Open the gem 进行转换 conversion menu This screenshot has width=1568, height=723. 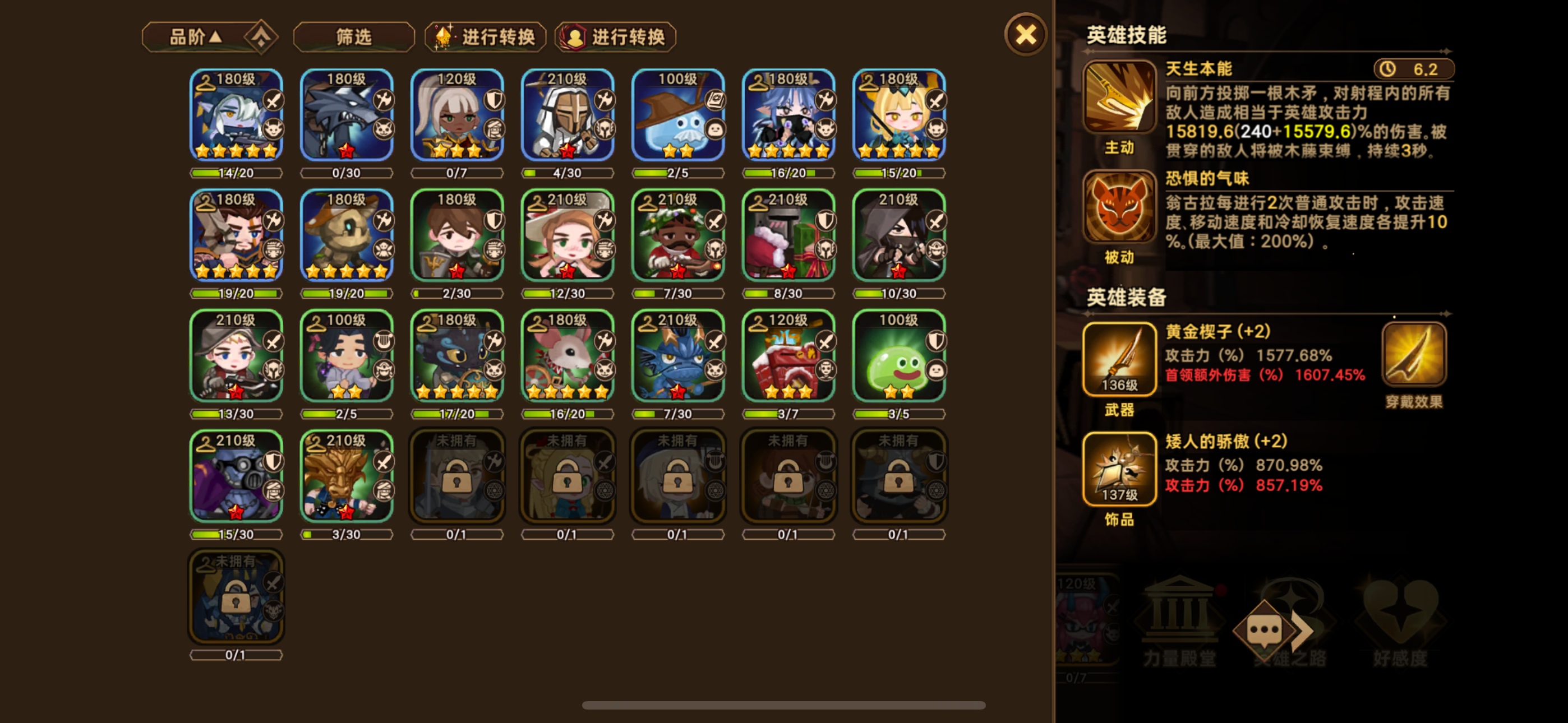click(x=485, y=36)
